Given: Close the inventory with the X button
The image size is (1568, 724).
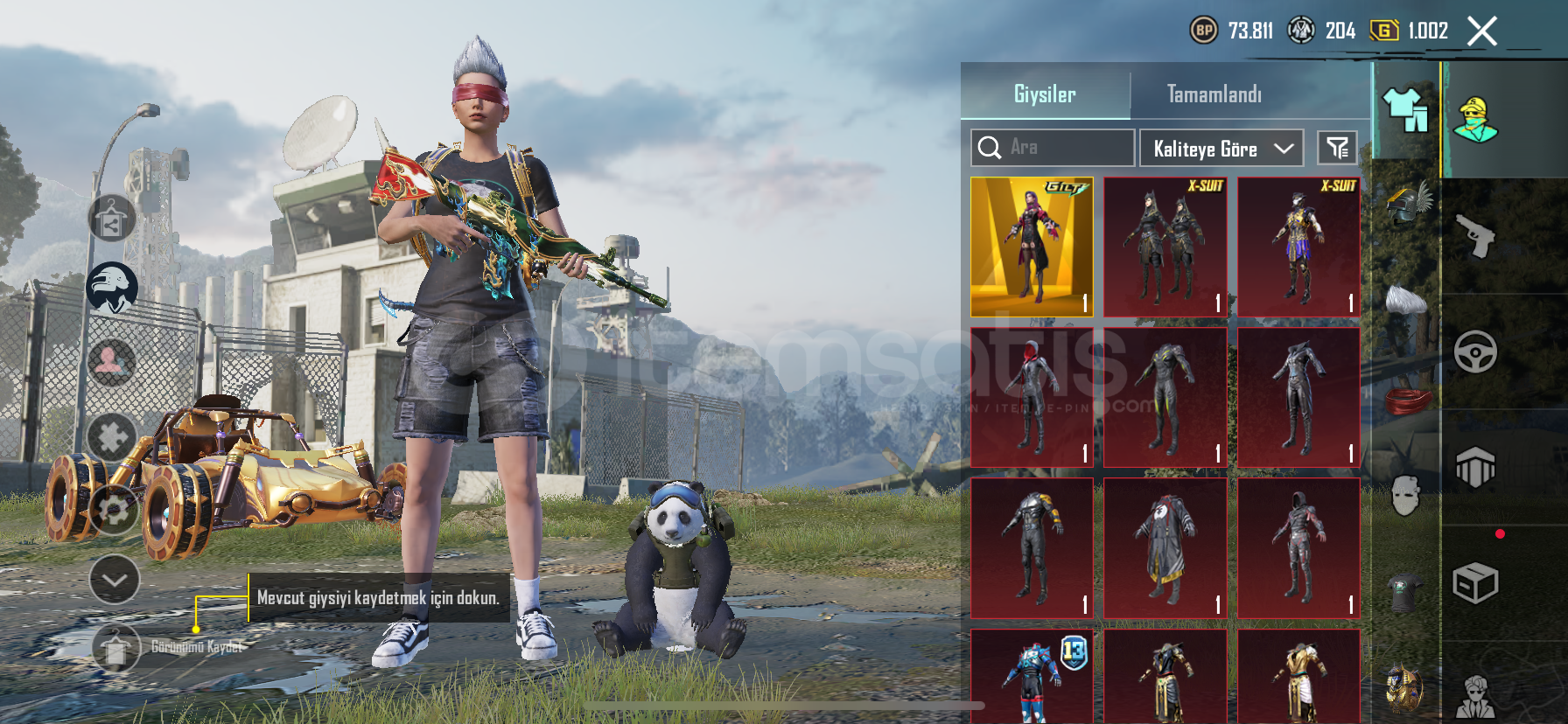Looking at the screenshot, I should click(x=1481, y=31).
